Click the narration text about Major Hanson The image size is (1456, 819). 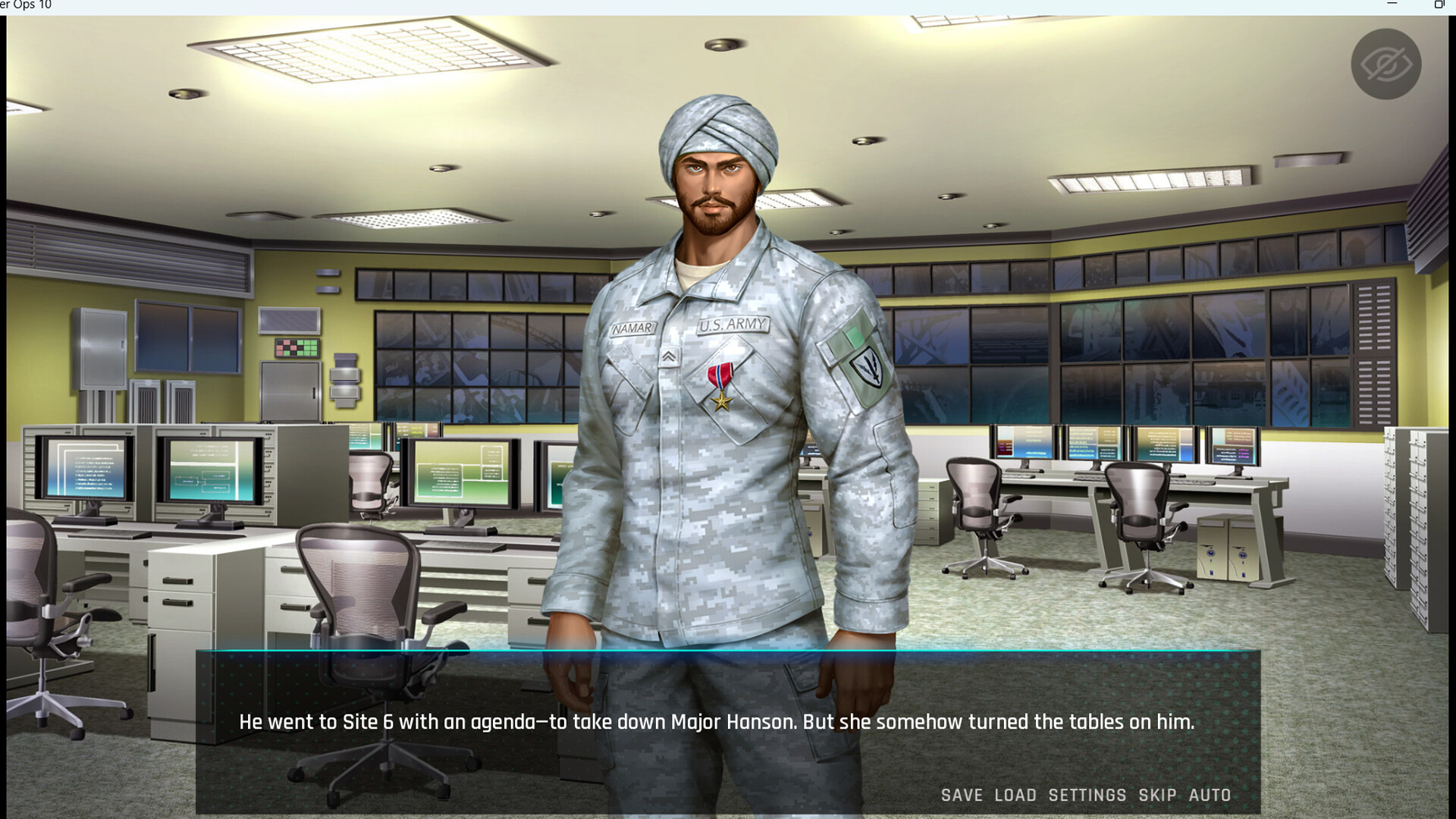click(716, 722)
